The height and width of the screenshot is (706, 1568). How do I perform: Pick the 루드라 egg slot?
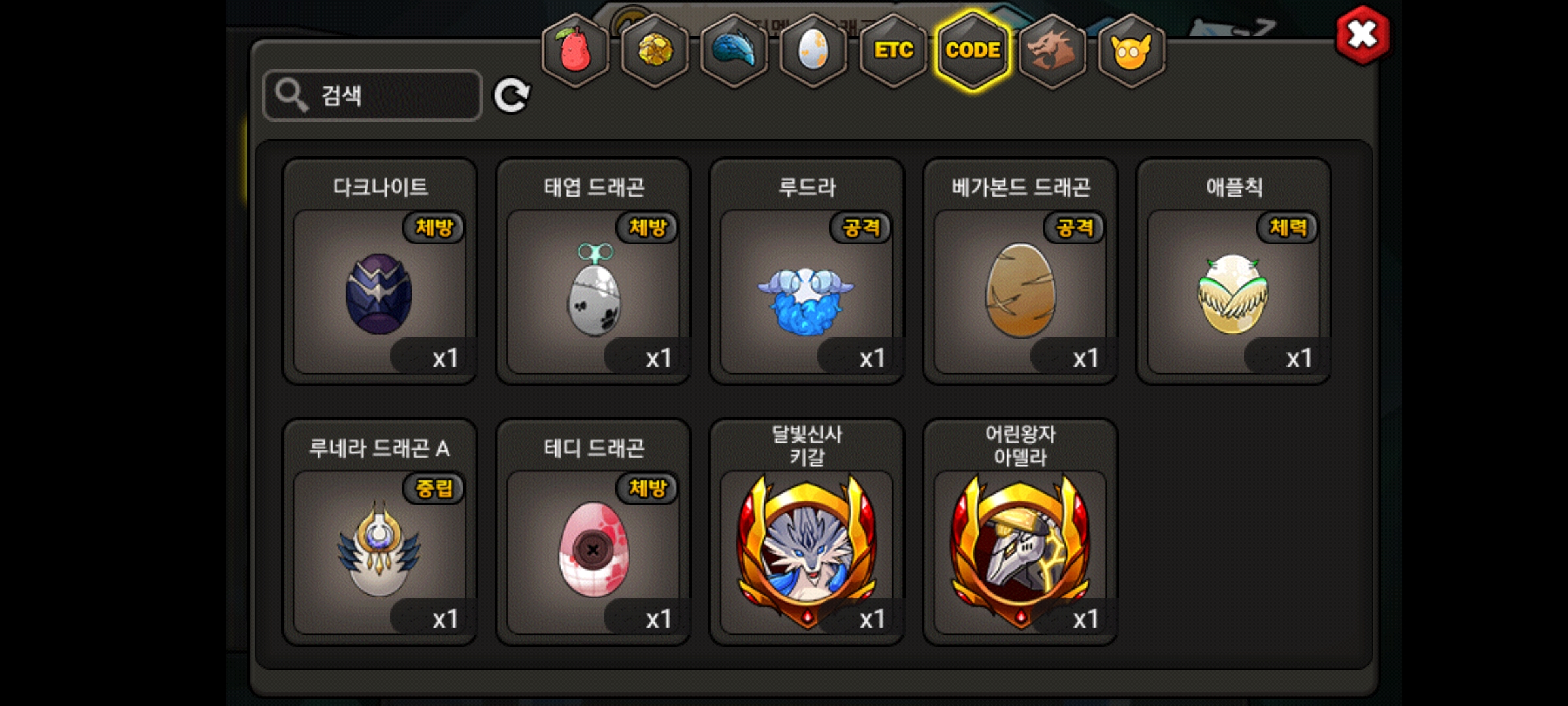click(807, 292)
